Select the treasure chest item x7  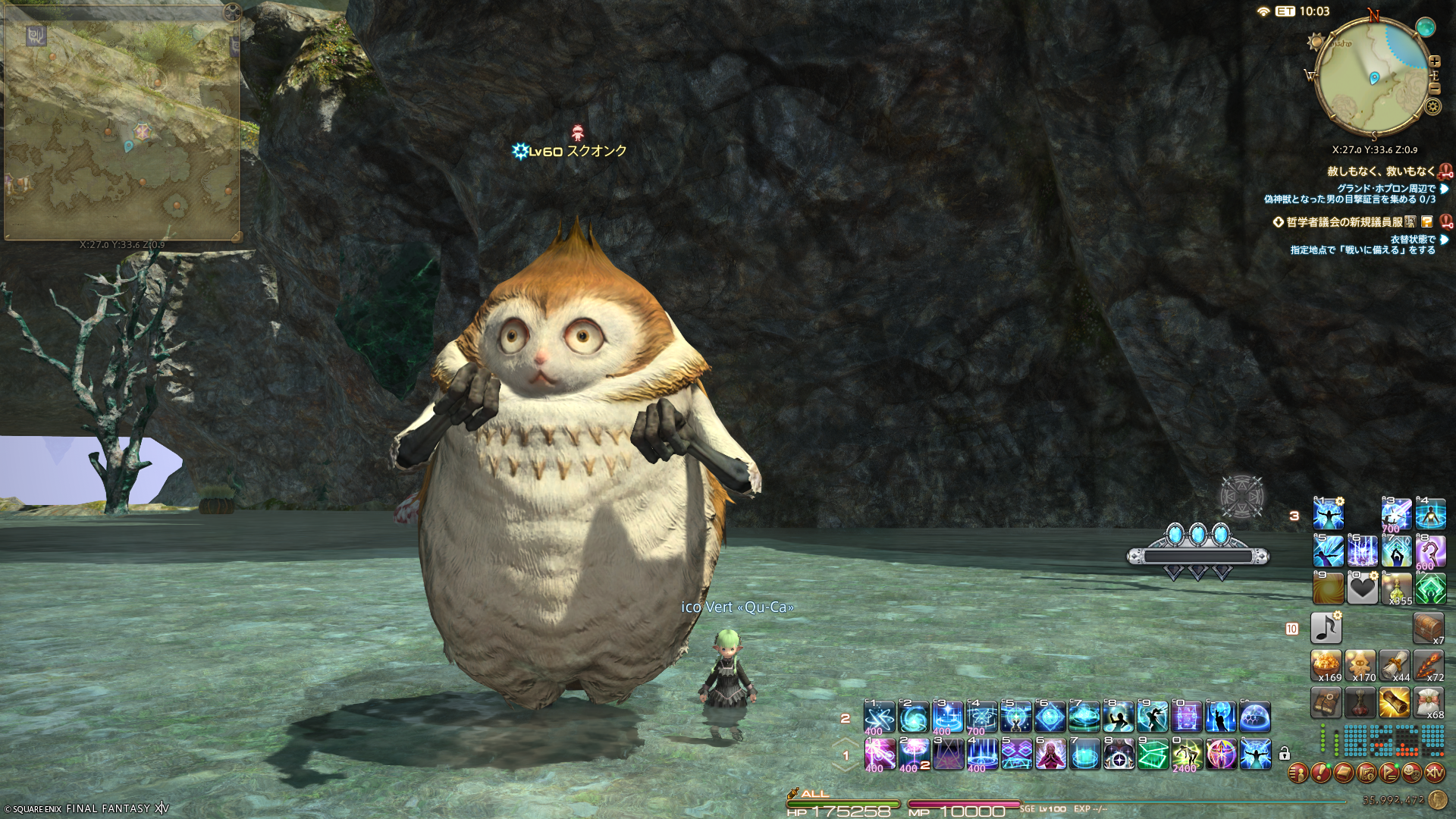[x=1428, y=628]
